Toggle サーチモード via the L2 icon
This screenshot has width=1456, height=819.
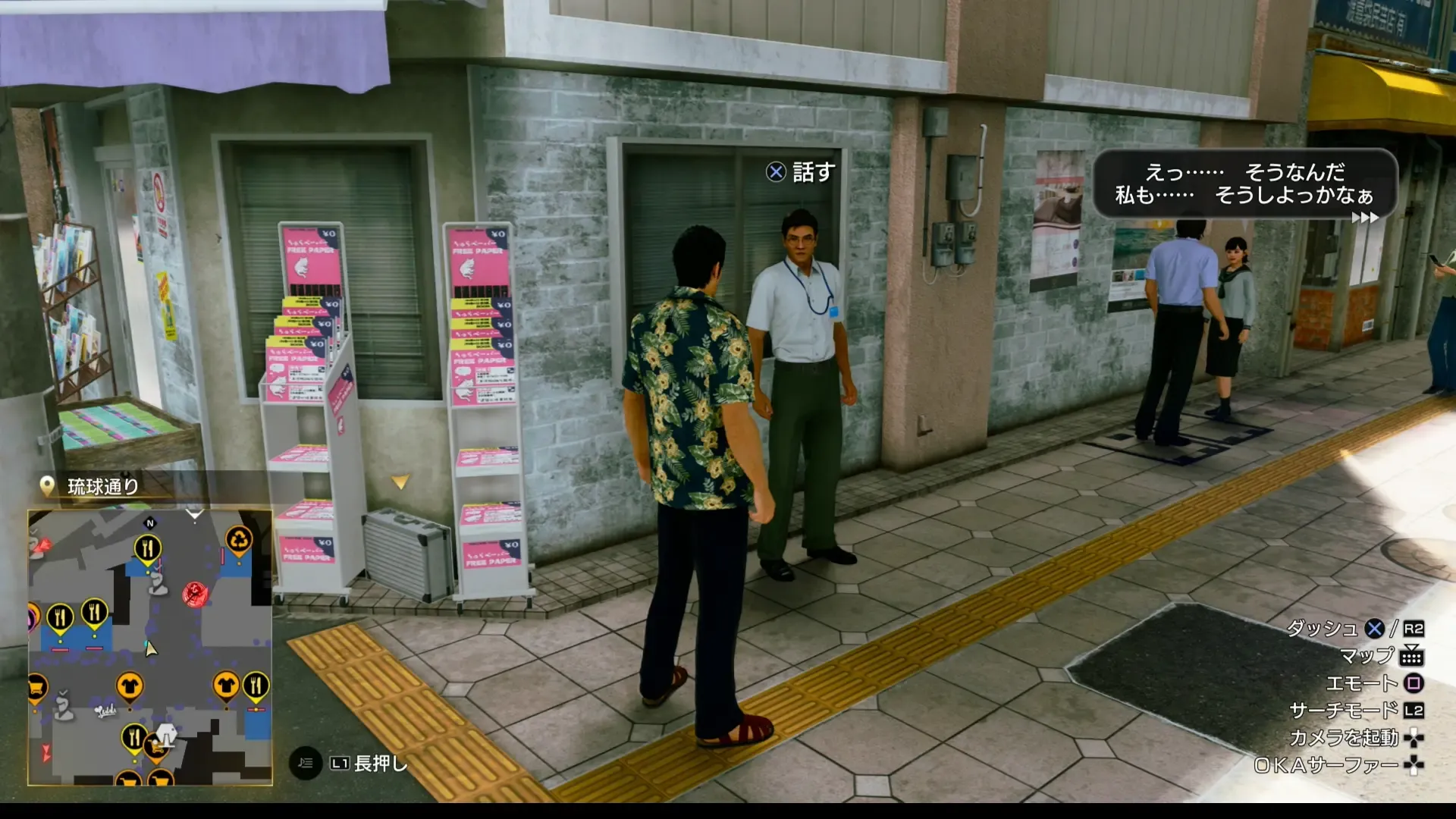[1412, 711]
